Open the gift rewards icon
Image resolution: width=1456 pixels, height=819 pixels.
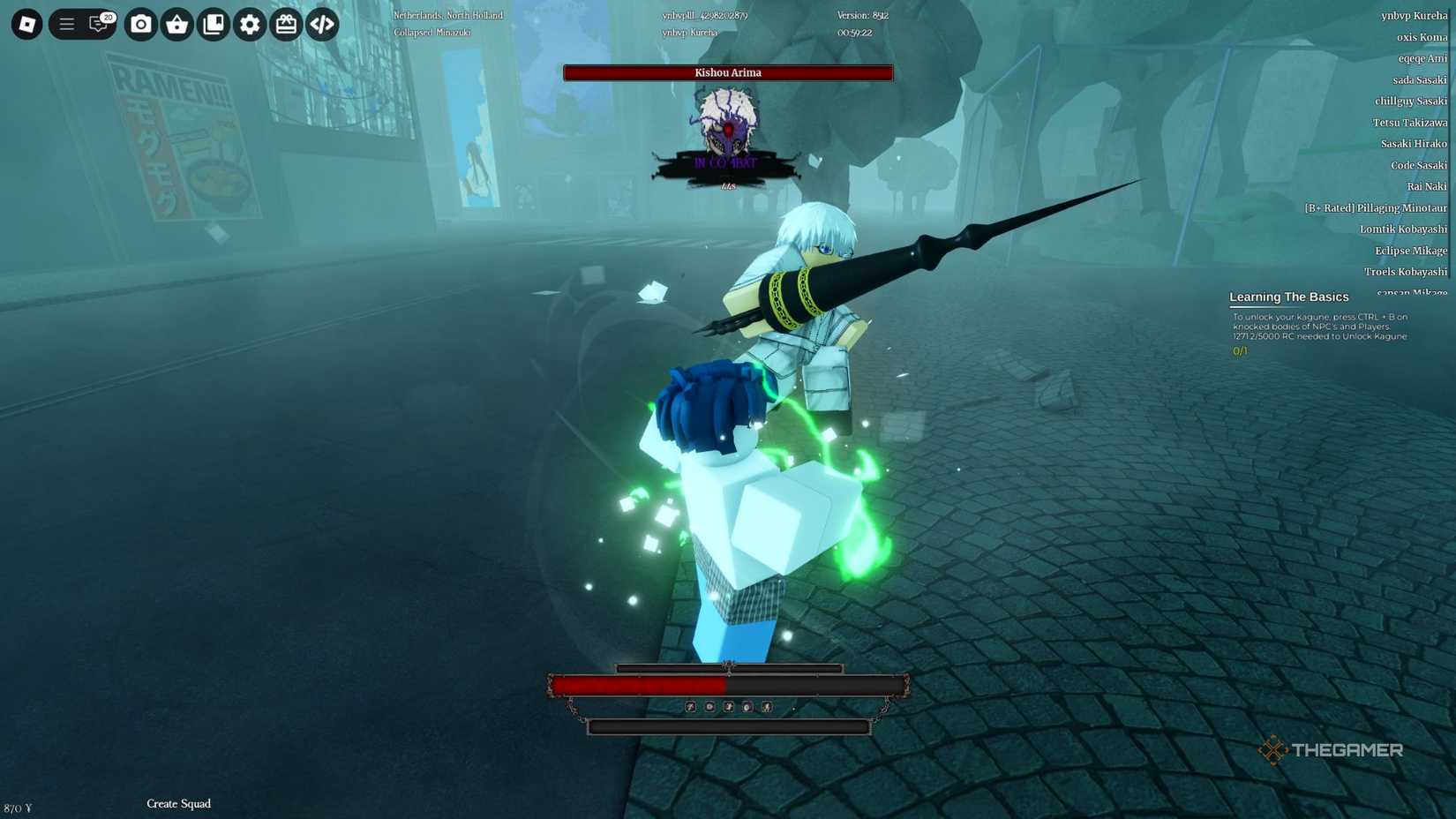click(285, 25)
